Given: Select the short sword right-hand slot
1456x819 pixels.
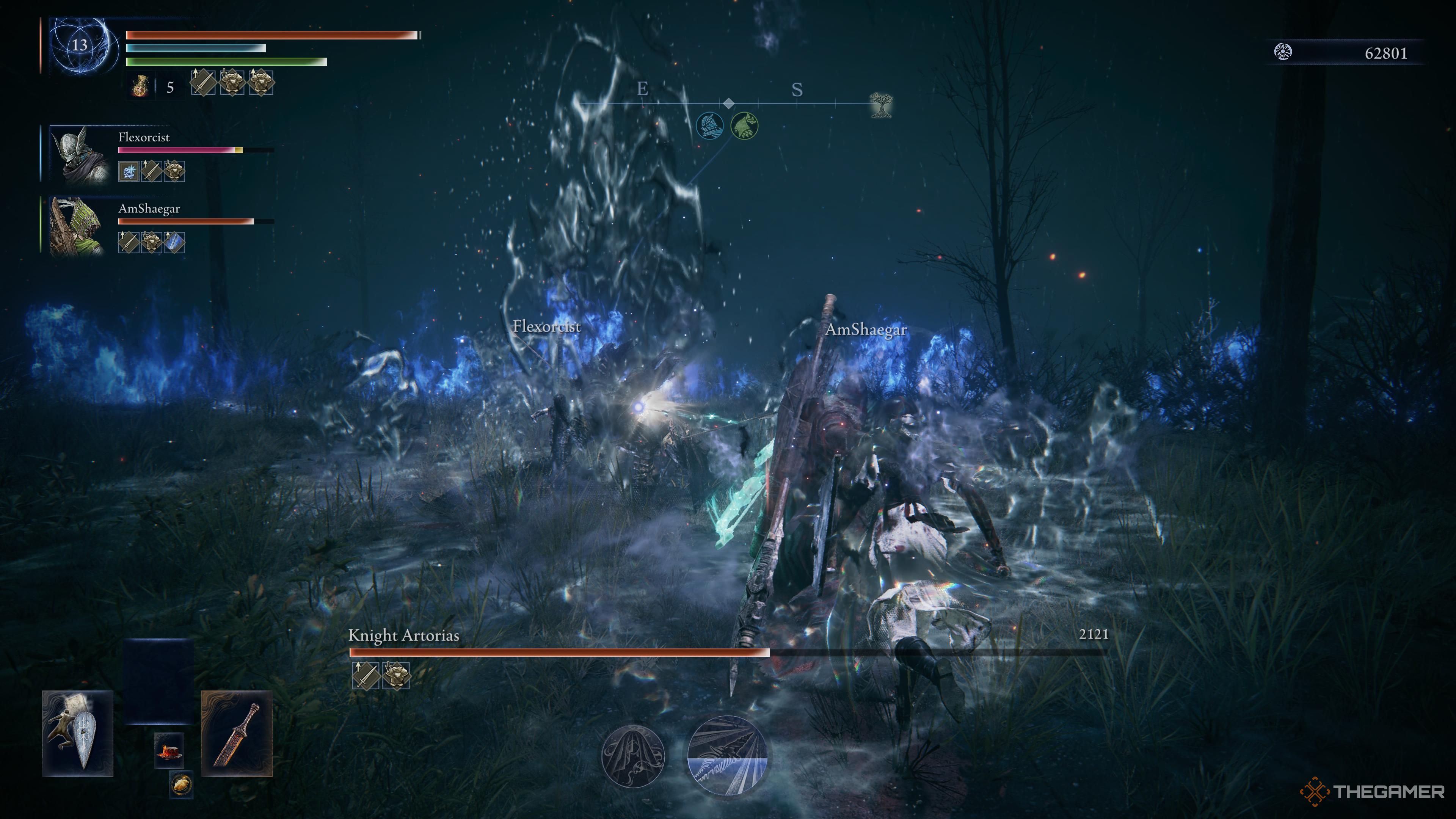Looking at the screenshot, I should (237, 733).
